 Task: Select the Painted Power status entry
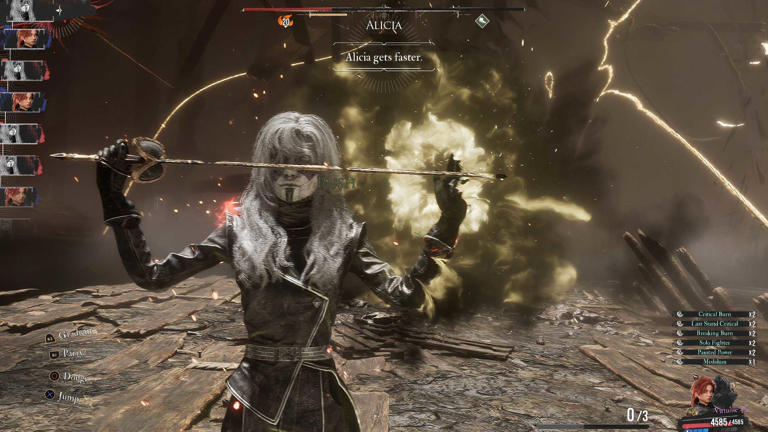tap(718, 352)
